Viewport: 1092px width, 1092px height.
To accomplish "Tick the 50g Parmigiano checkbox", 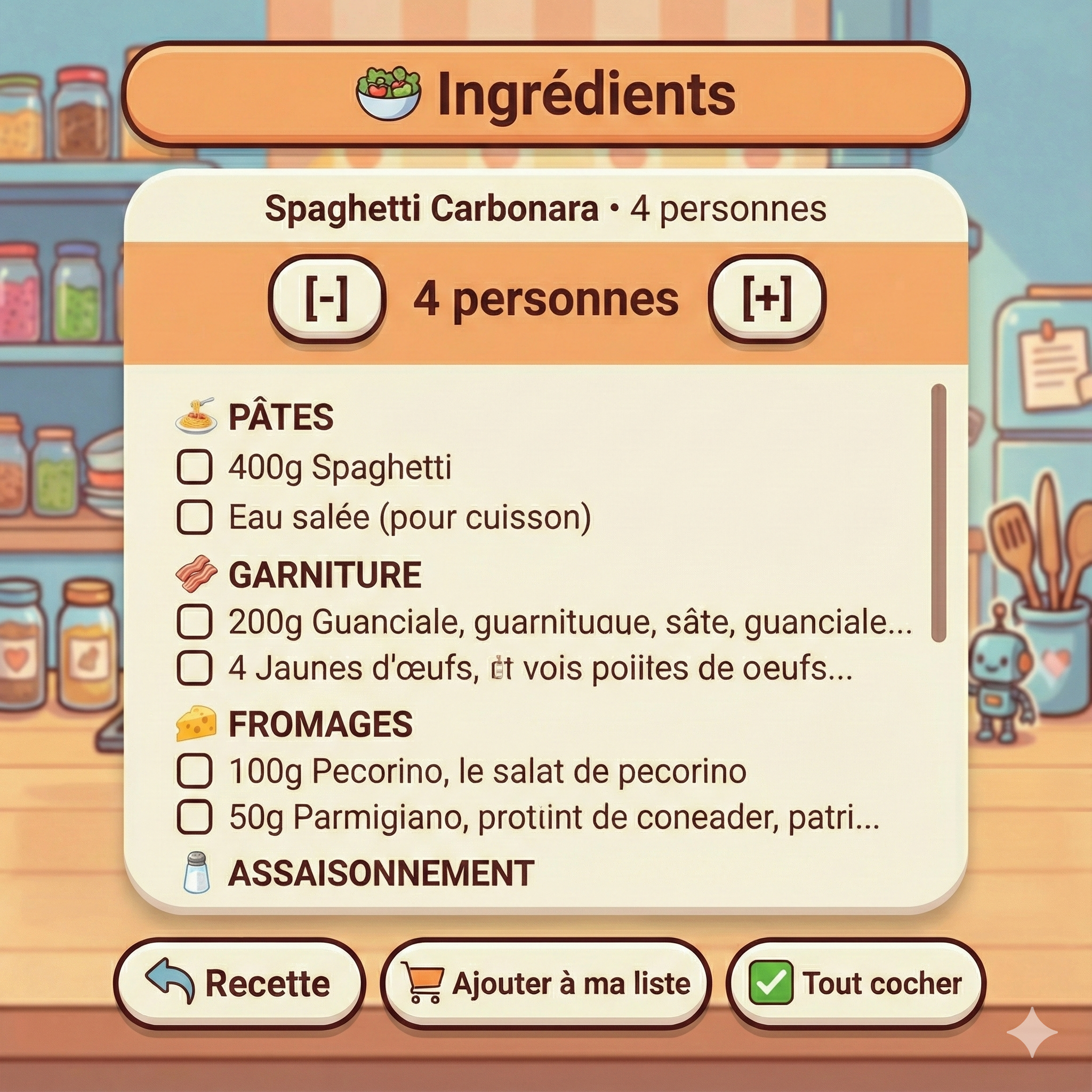I will 196,817.
